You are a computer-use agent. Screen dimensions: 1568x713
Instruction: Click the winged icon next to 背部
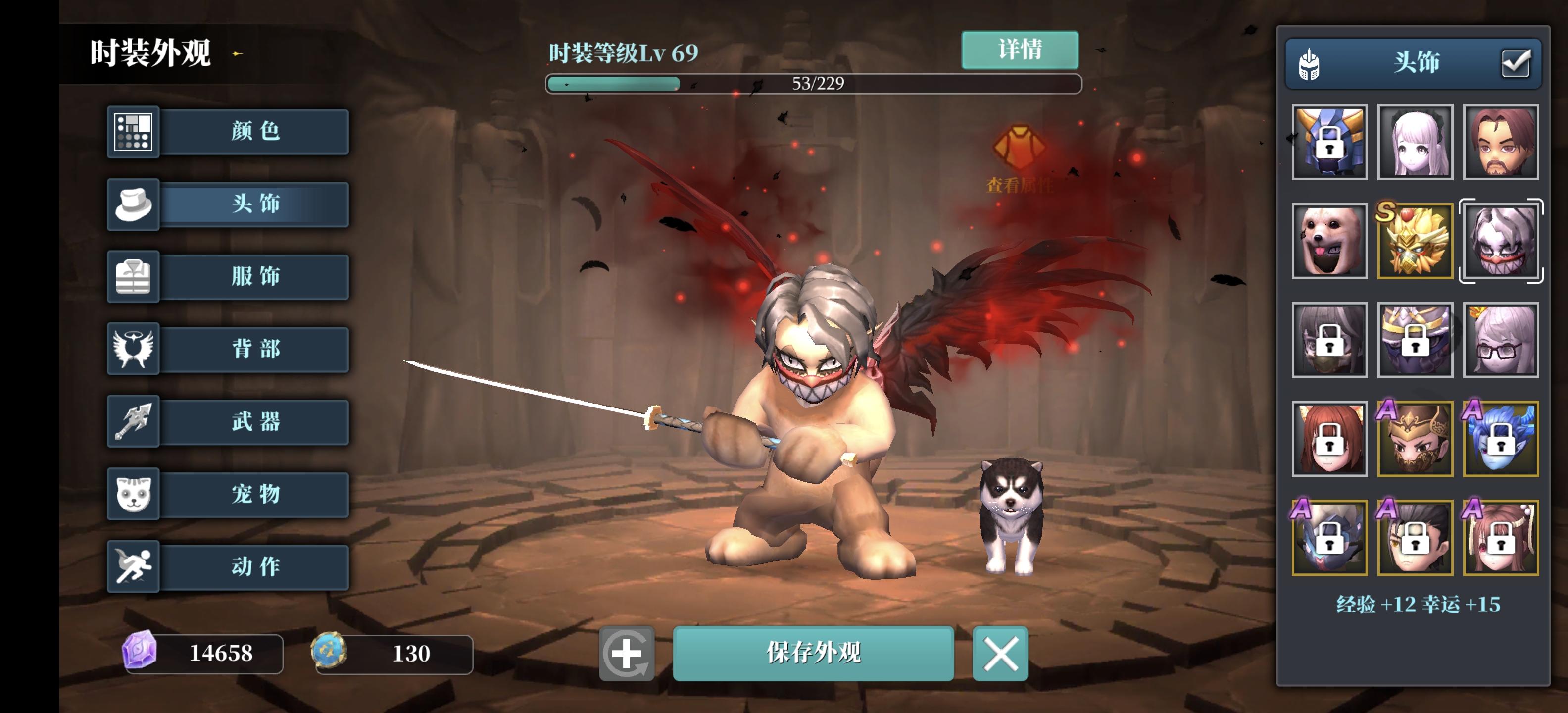[x=133, y=350]
